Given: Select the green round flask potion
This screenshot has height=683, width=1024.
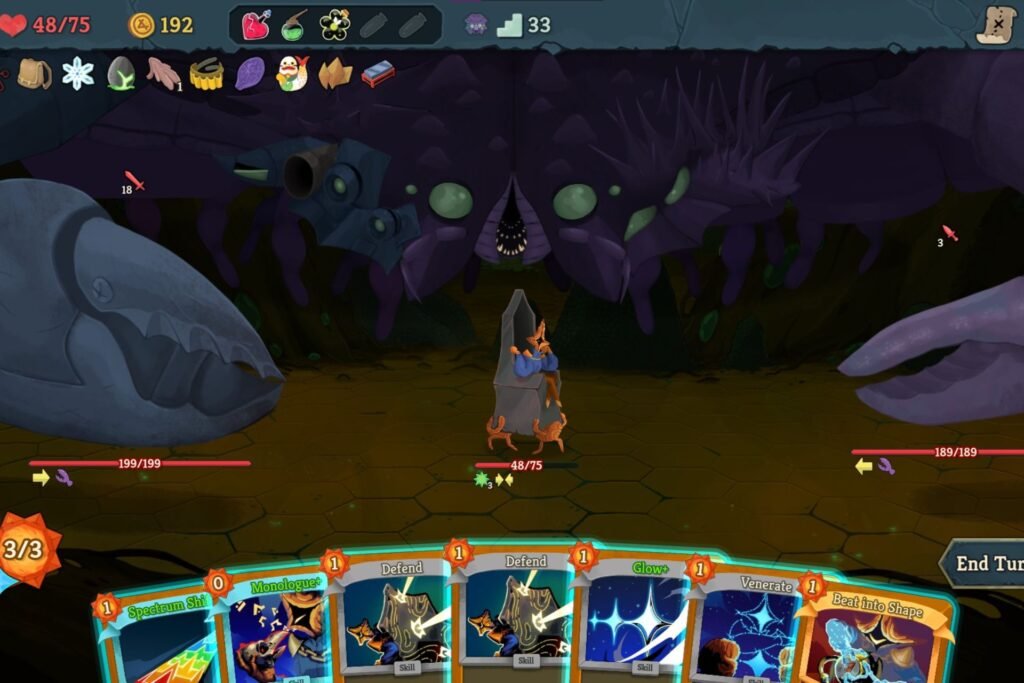Looking at the screenshot, I should coord(294,25).
